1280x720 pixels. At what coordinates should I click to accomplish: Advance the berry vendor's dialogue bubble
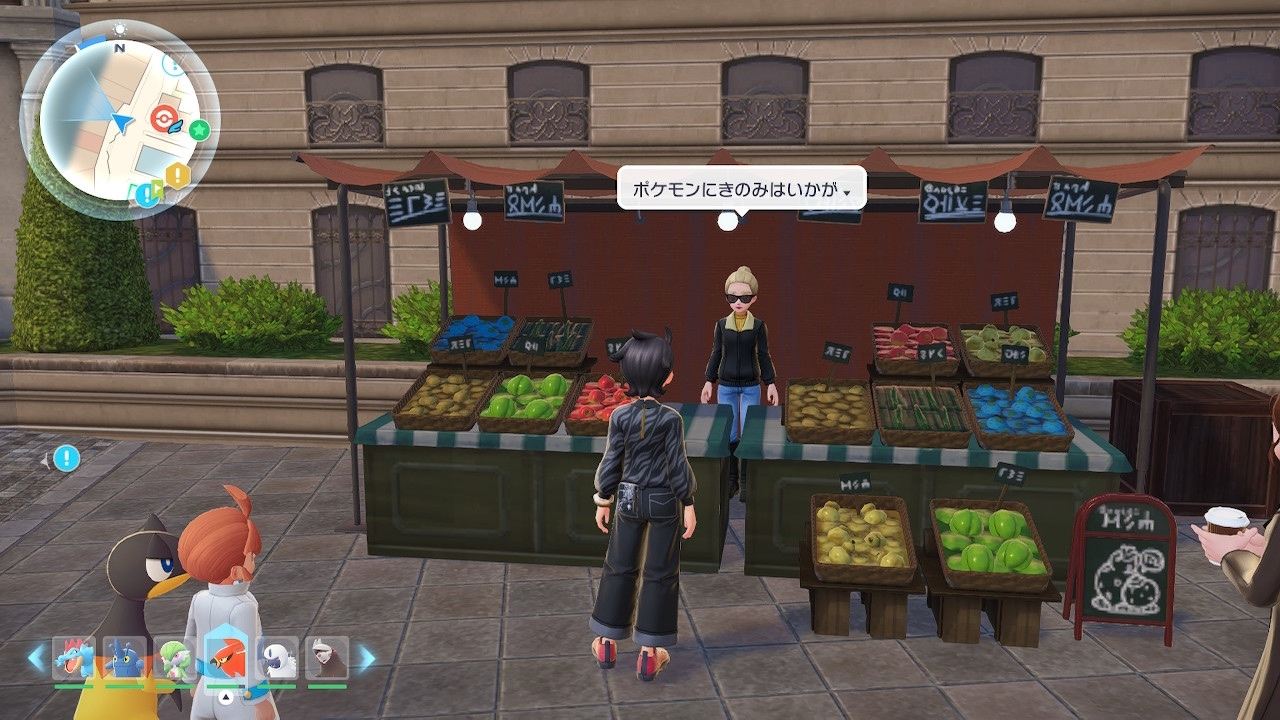click(740, 188)
